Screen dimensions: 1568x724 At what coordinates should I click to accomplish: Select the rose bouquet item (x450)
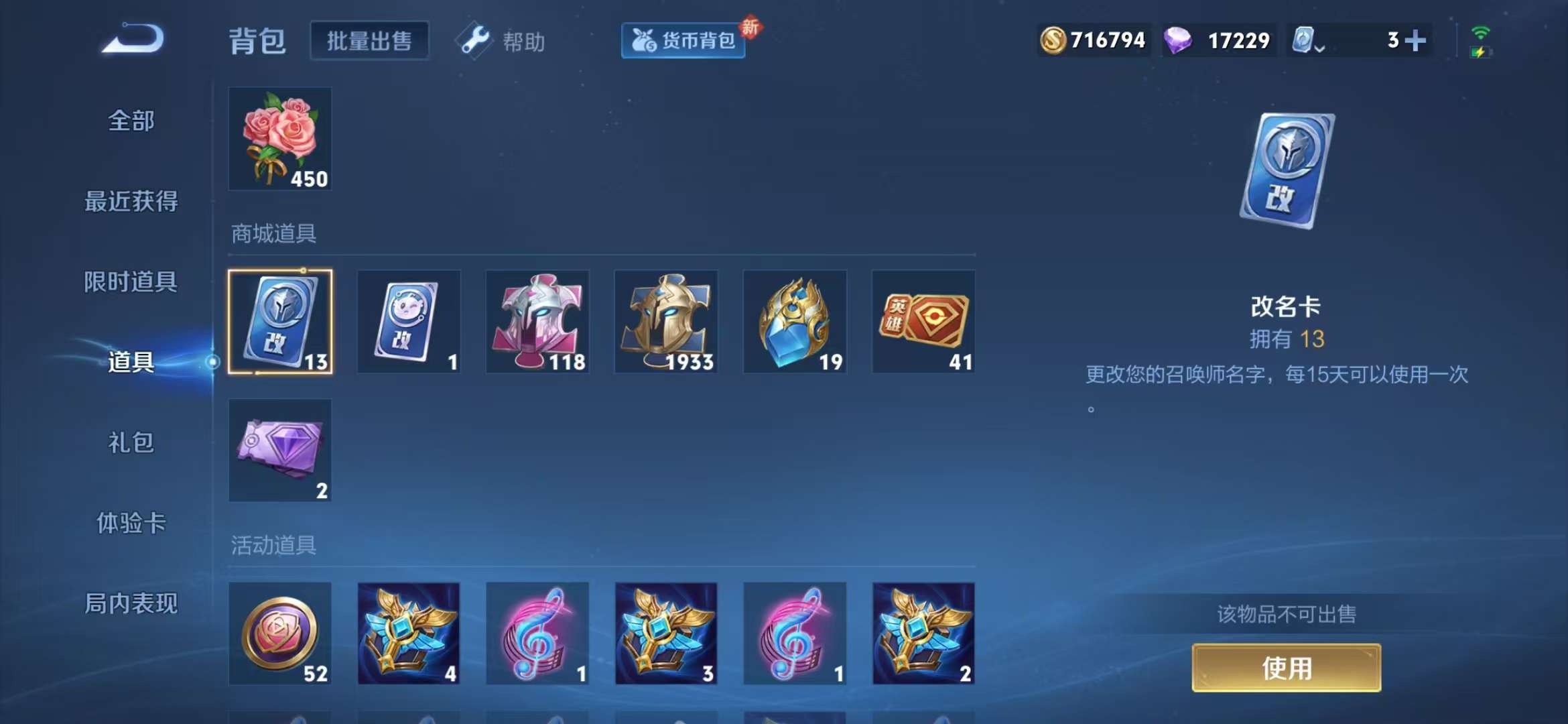click(x=279, y=139)
